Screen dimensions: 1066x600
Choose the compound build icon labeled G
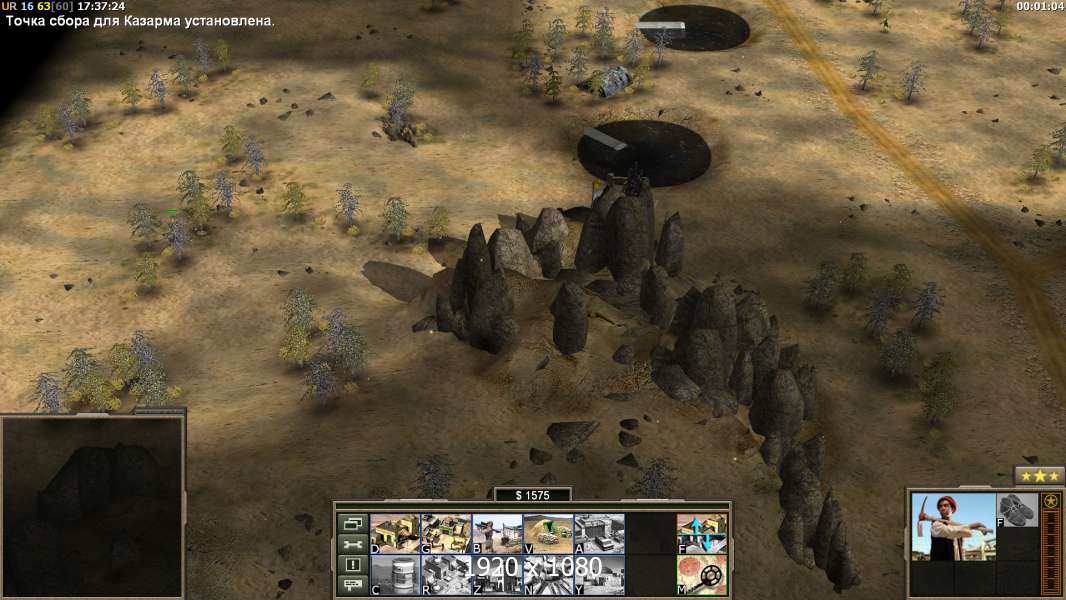[x=446, y=533]
